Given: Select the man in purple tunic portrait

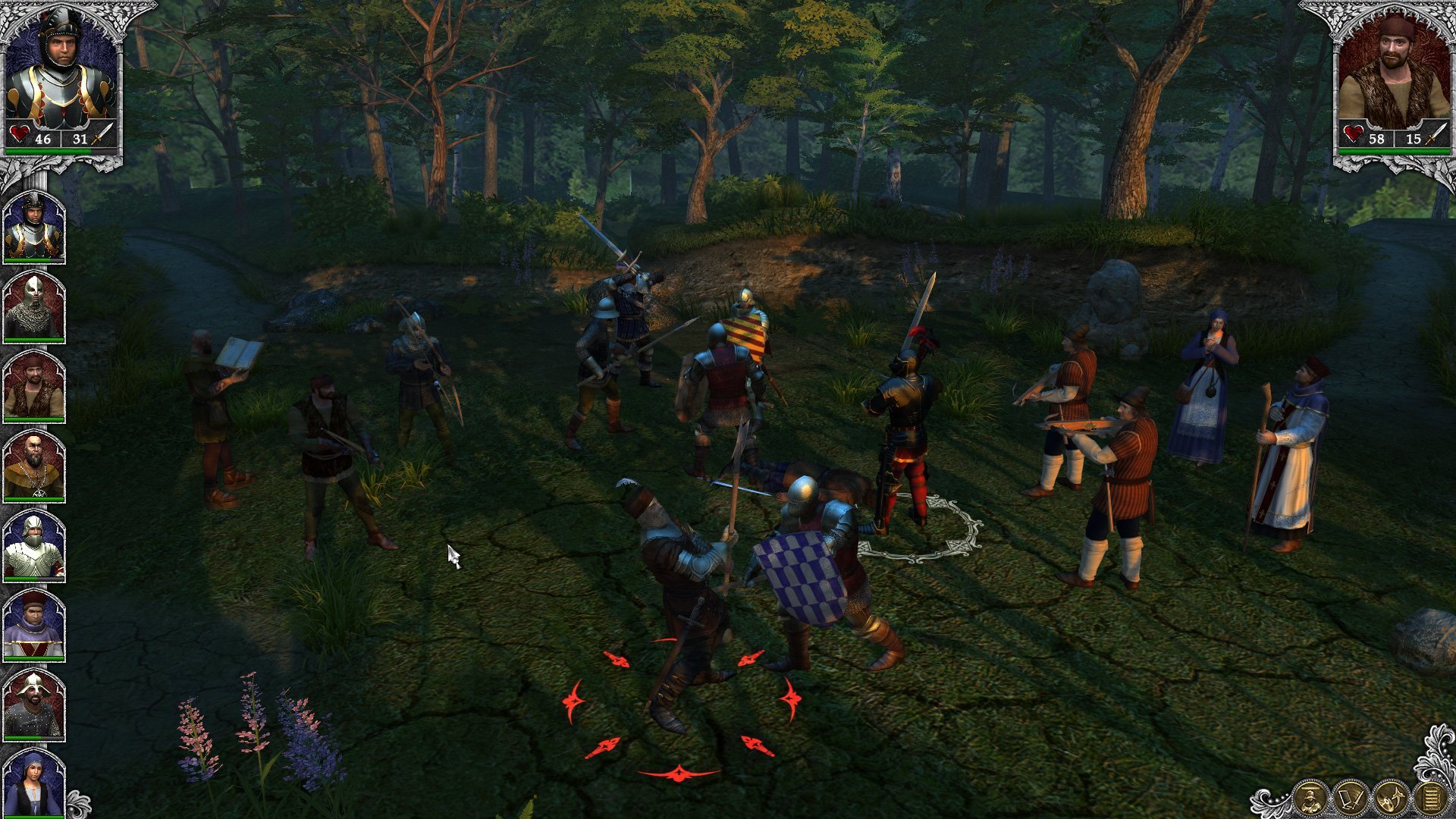Looking at the screenshot, I should point(33,625).
